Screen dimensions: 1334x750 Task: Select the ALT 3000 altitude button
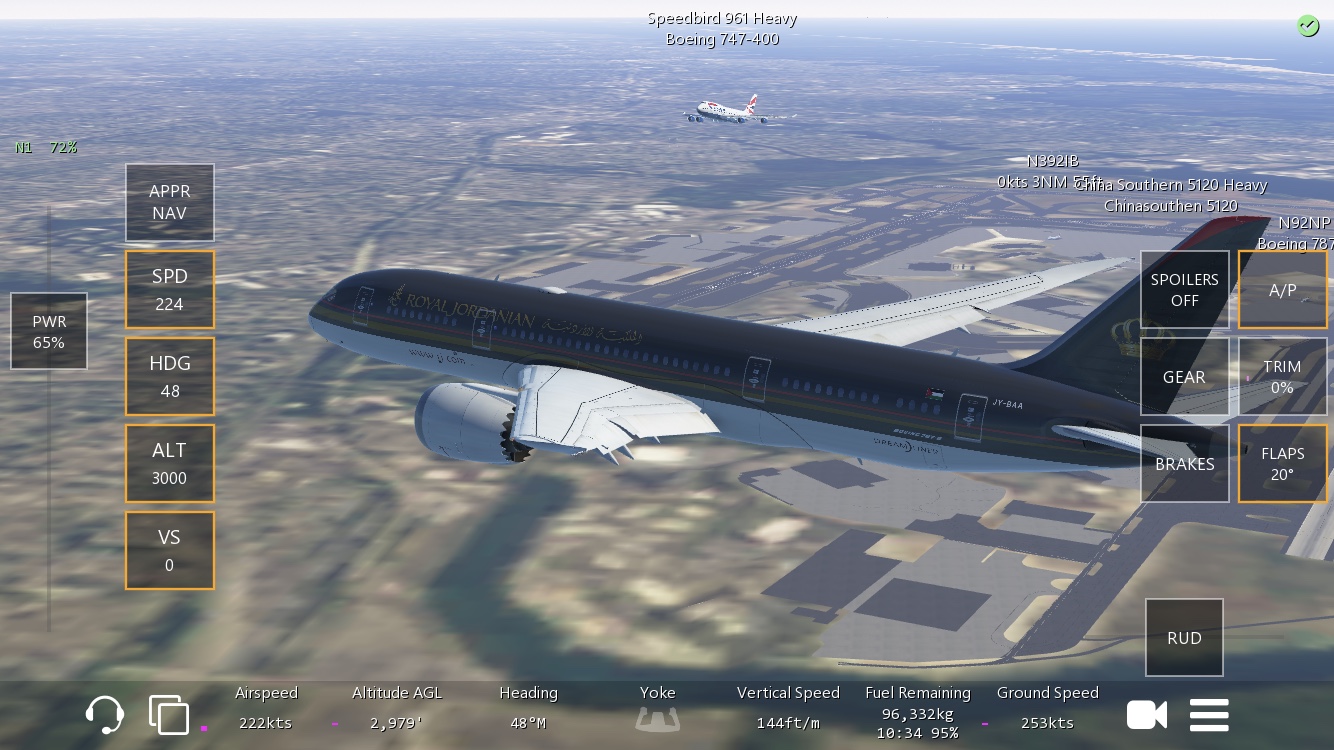pos(169,463)
